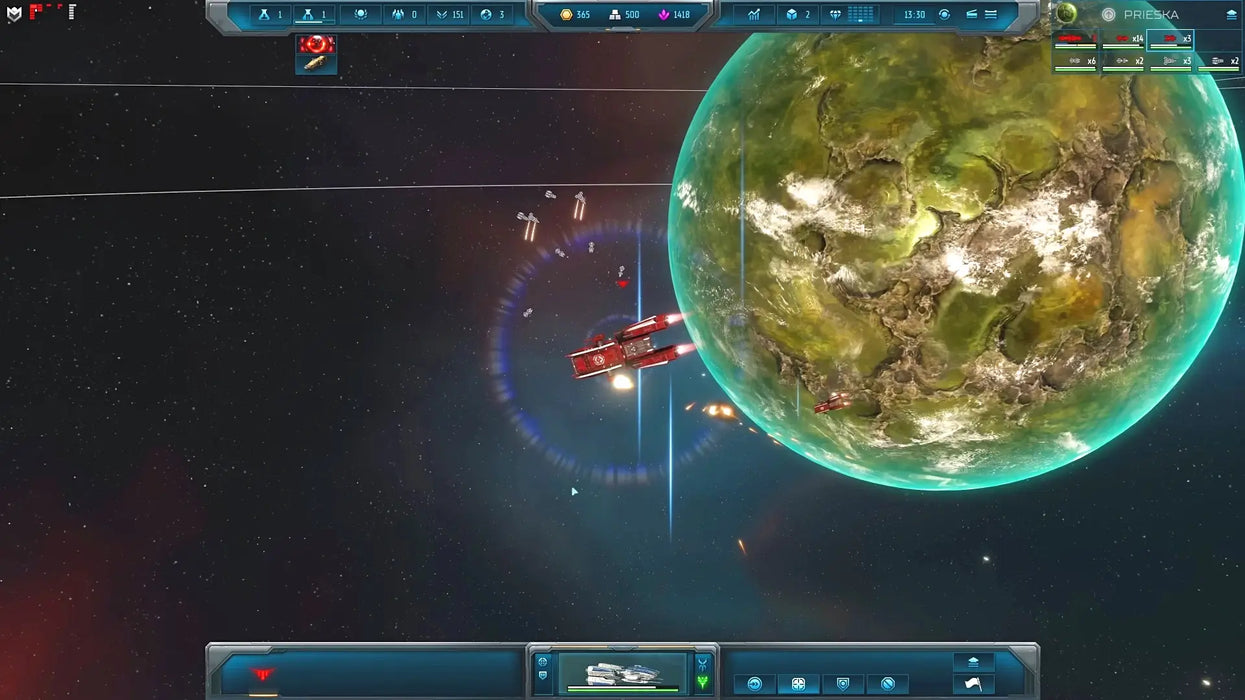
Task: Click the stop command button (crossed circle)
Action: click(x=887, y=684)
